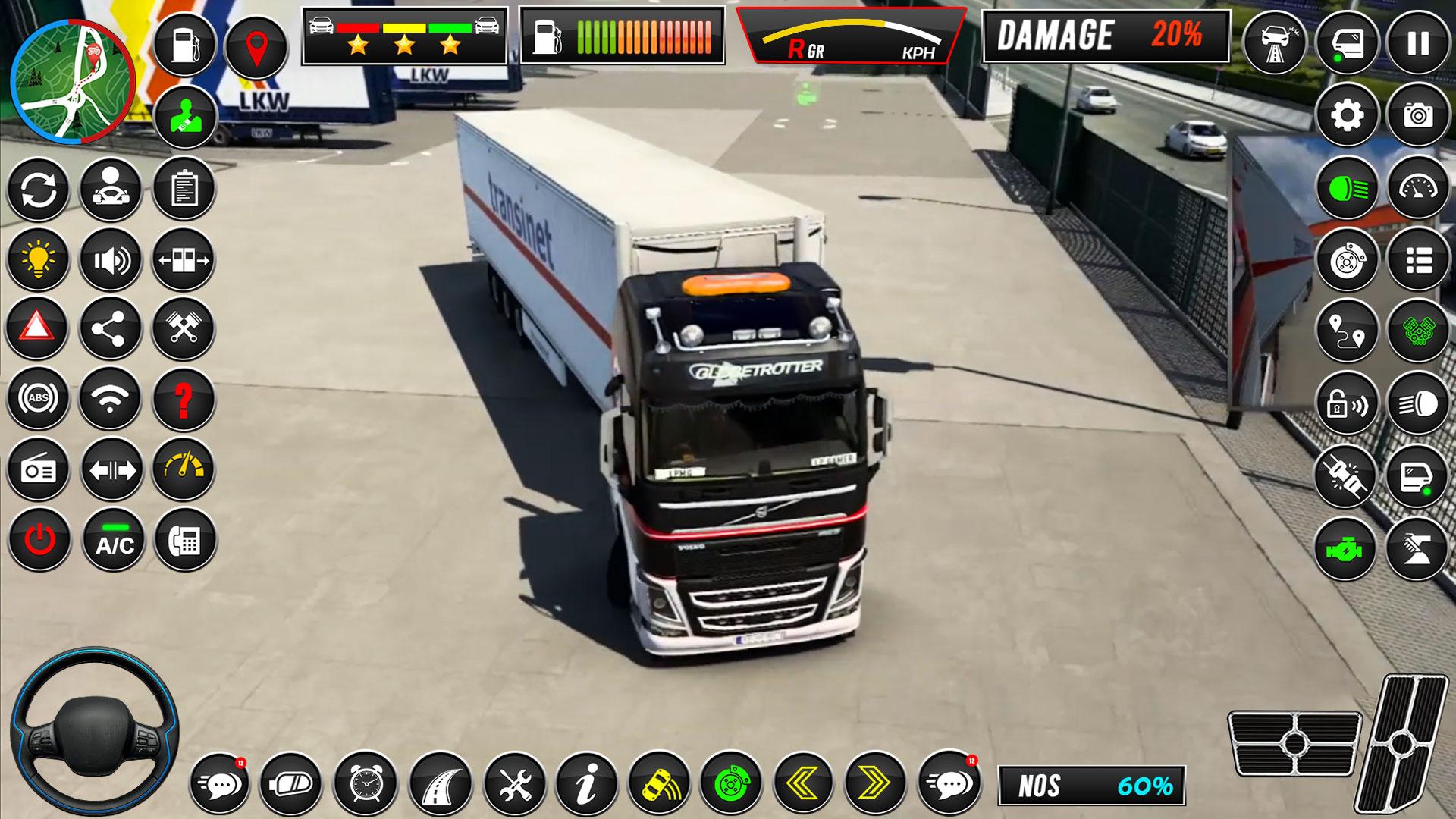This screenshot has height=819, width=1456.
Task: Turn the steering wheel control
Action: click(94, 733)
